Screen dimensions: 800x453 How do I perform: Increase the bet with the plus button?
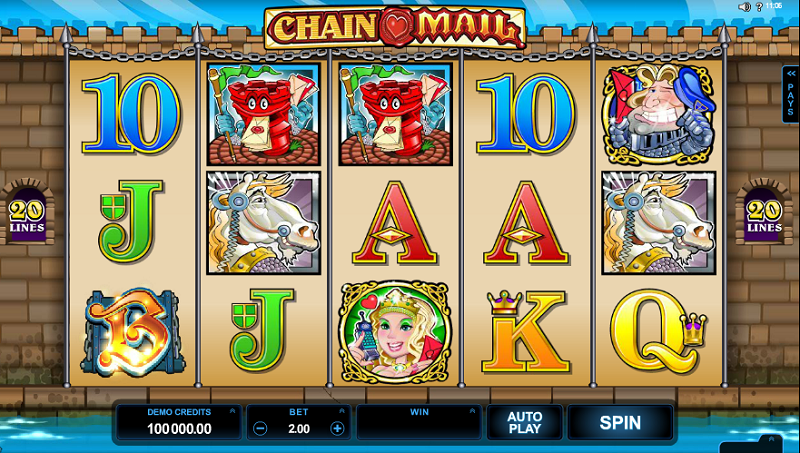pyautogui.click(x=337, y=428)
